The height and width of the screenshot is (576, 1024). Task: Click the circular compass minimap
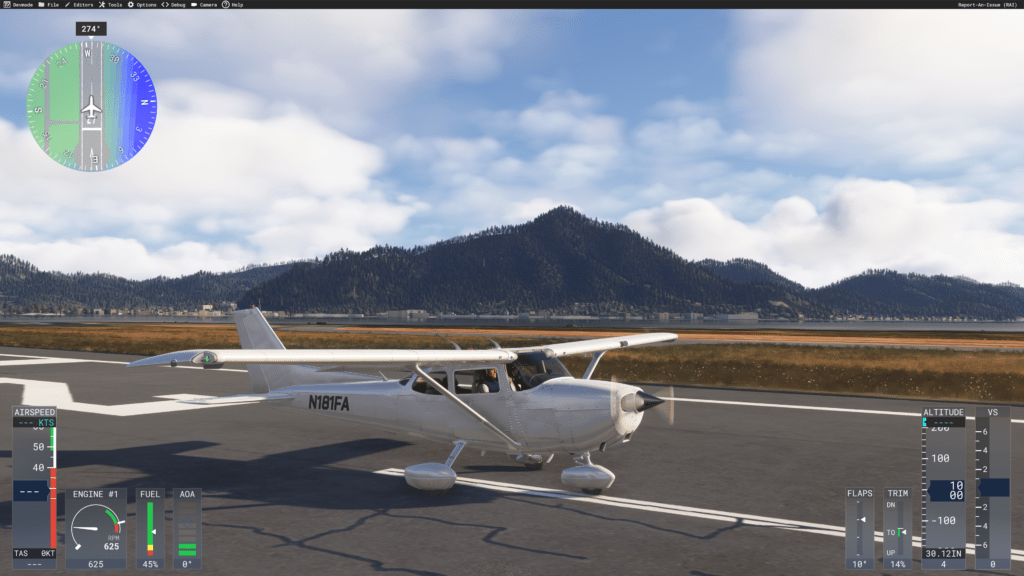91,106
